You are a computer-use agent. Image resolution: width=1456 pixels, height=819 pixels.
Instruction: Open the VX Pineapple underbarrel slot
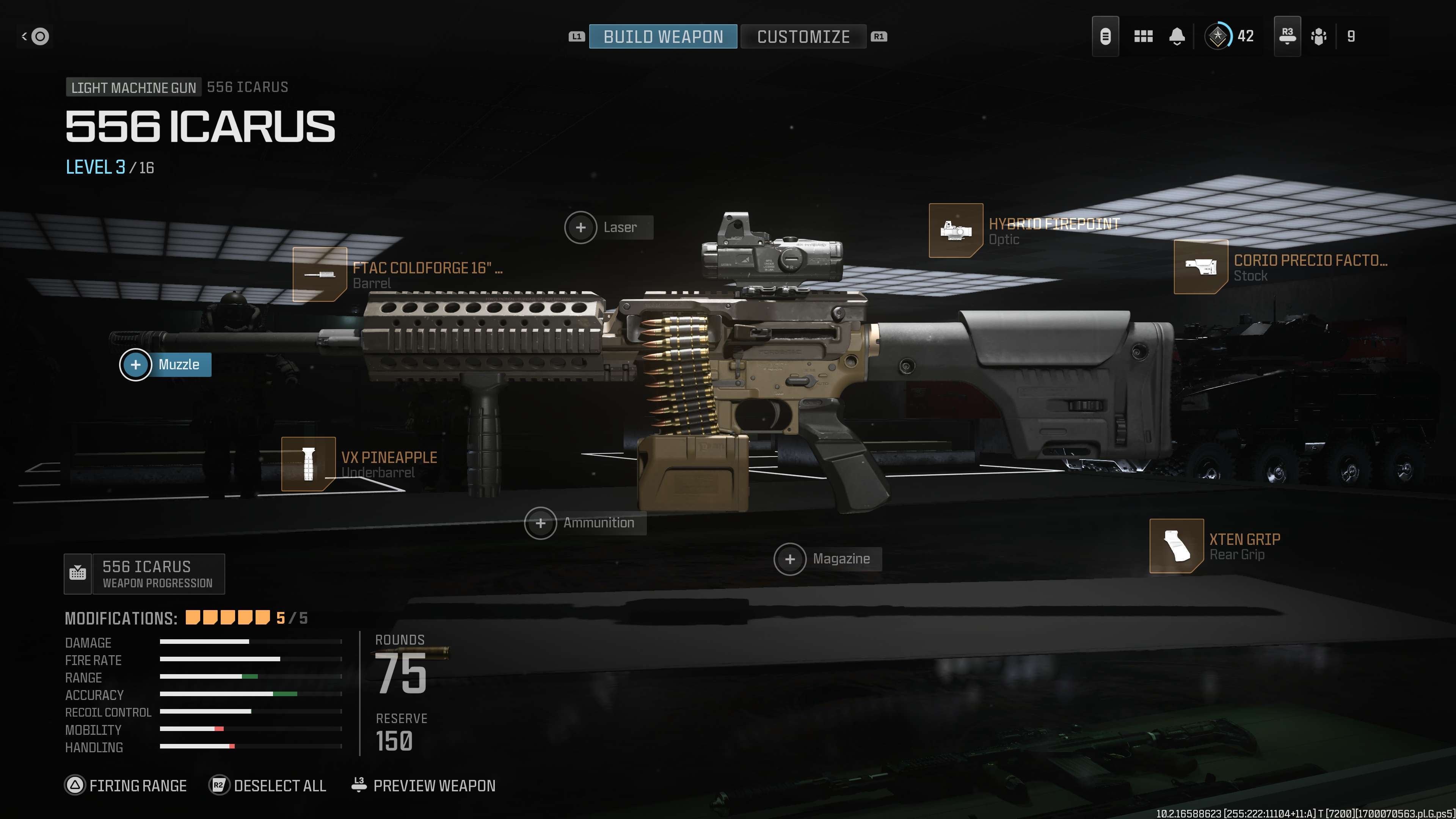pos(309,464)
